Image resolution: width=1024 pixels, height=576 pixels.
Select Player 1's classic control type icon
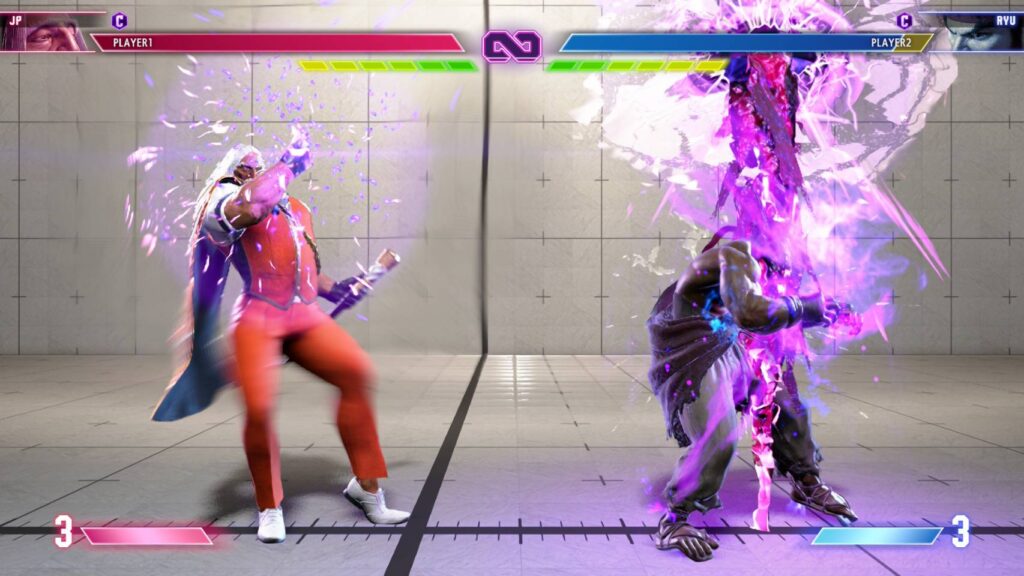(120, 20)
